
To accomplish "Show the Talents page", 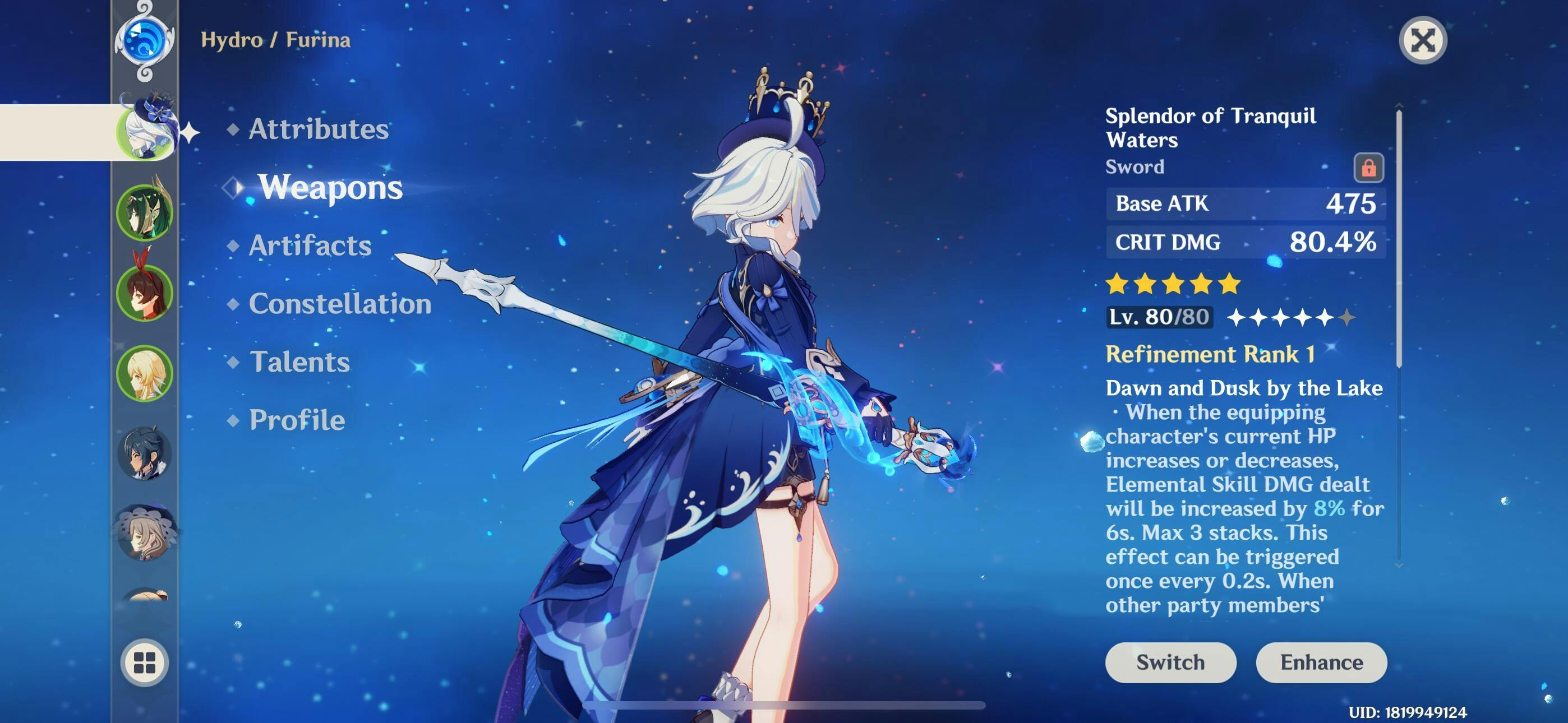I will [299, 362].
